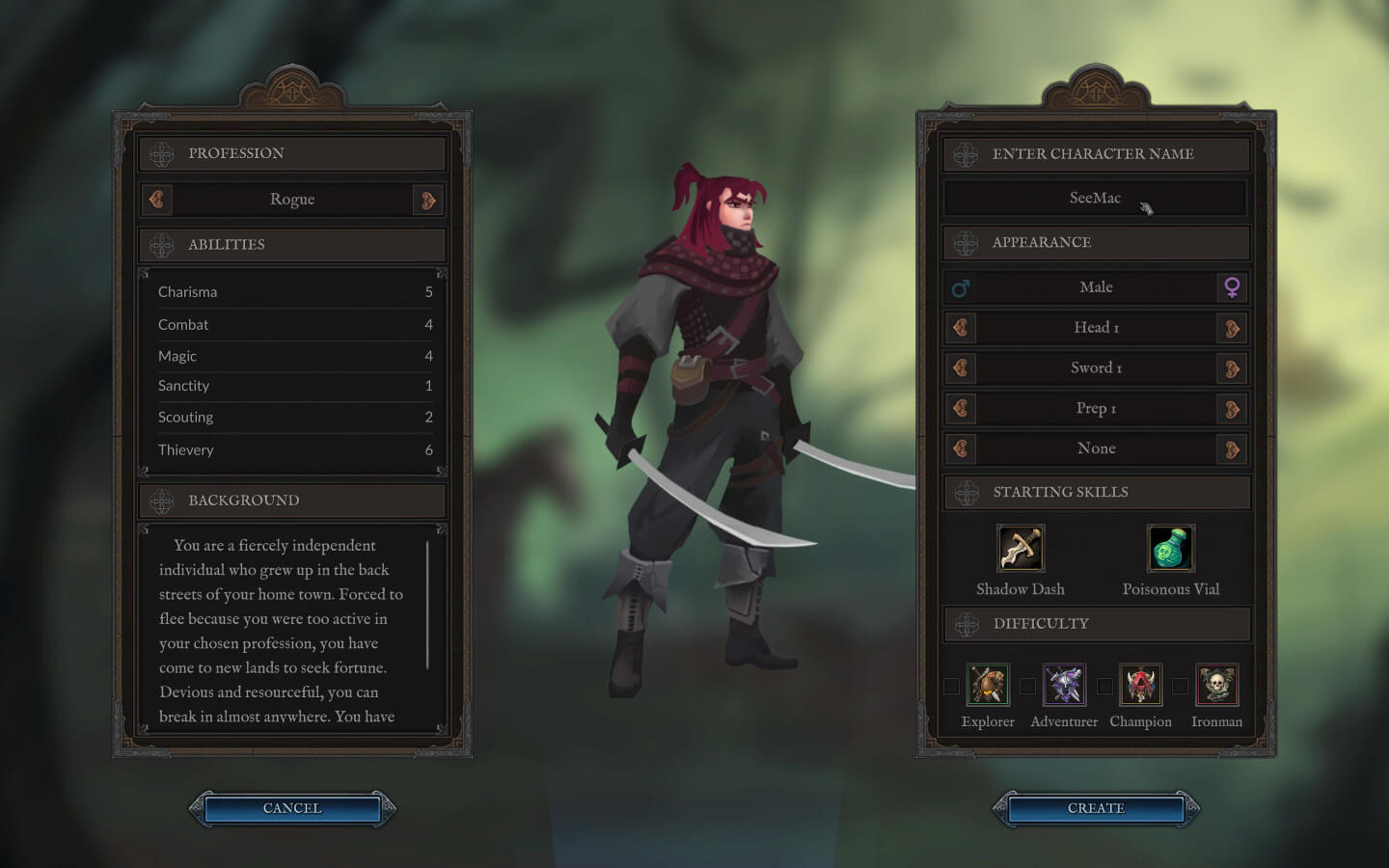Tick the Adventurer difficulty checkbox

pyautogui.click(x=1027, y=686)
